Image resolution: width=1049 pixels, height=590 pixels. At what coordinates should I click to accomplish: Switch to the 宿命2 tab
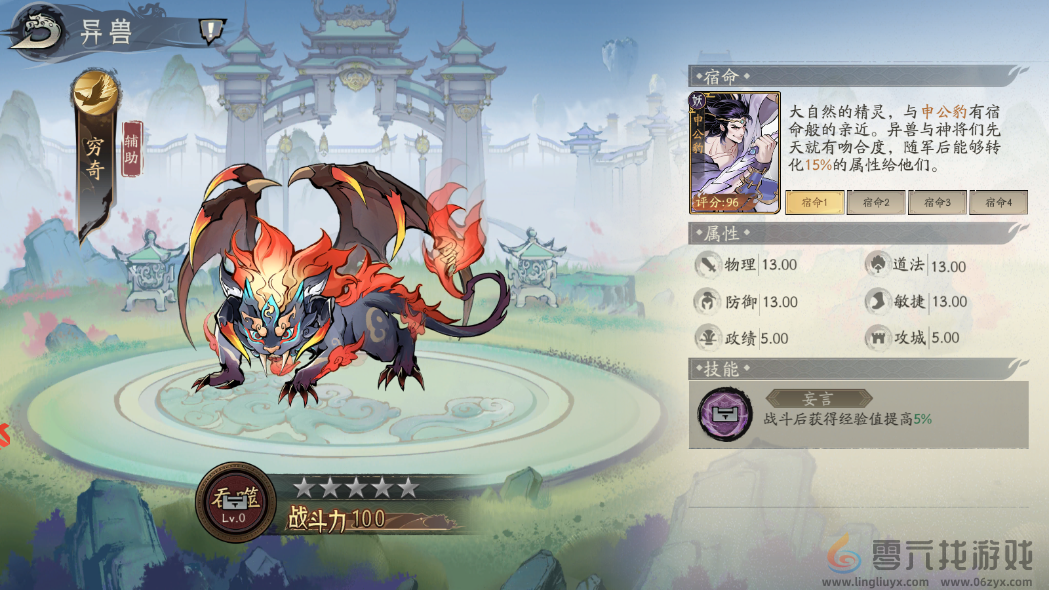pos(876,202)
